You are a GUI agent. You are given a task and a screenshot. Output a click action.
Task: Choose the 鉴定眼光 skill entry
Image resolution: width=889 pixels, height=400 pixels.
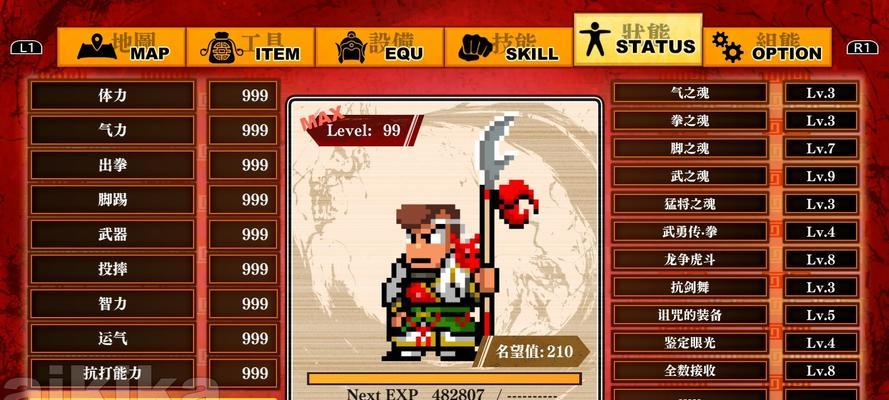690,343
